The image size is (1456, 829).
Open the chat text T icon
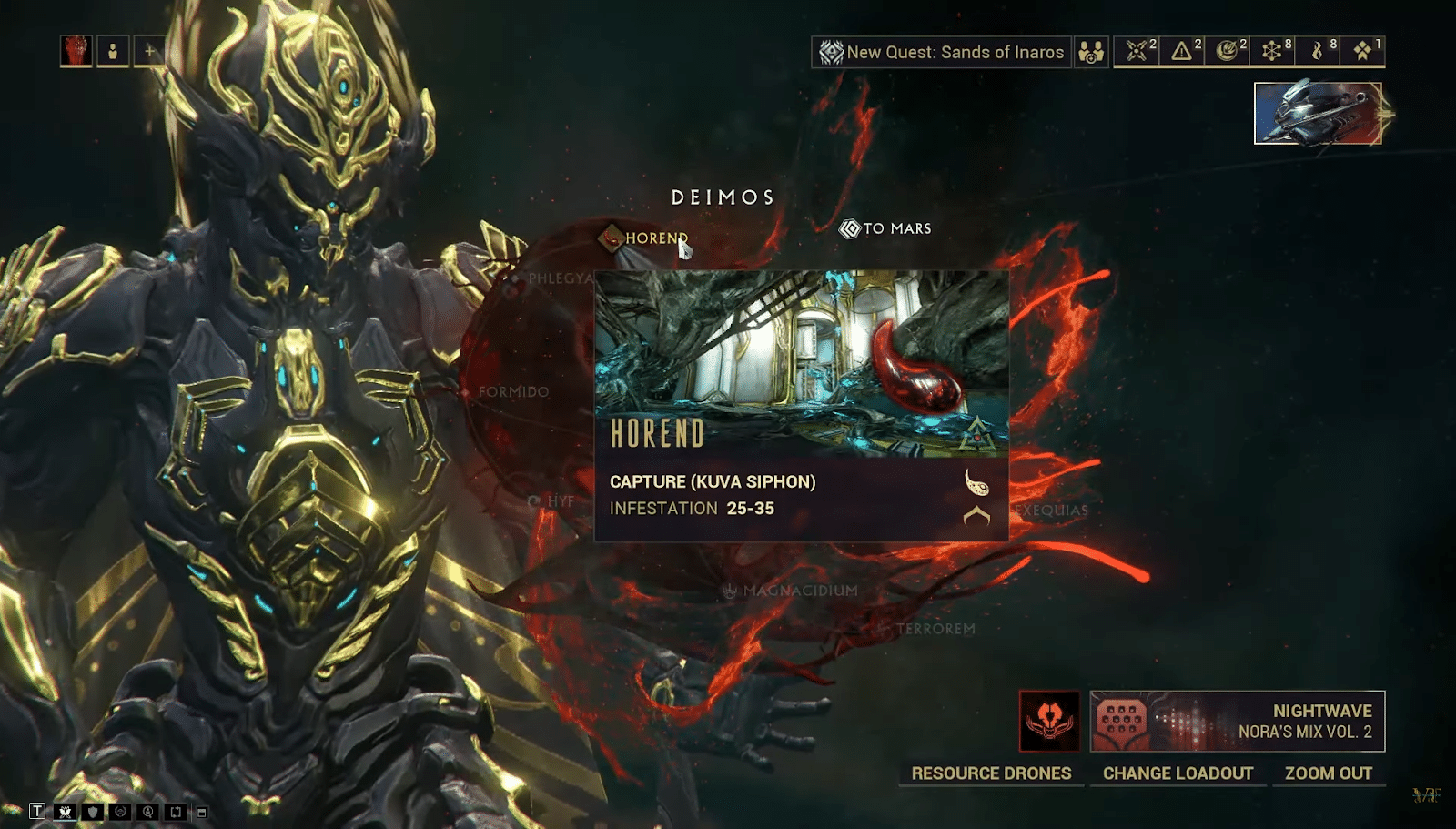(37, 811)
